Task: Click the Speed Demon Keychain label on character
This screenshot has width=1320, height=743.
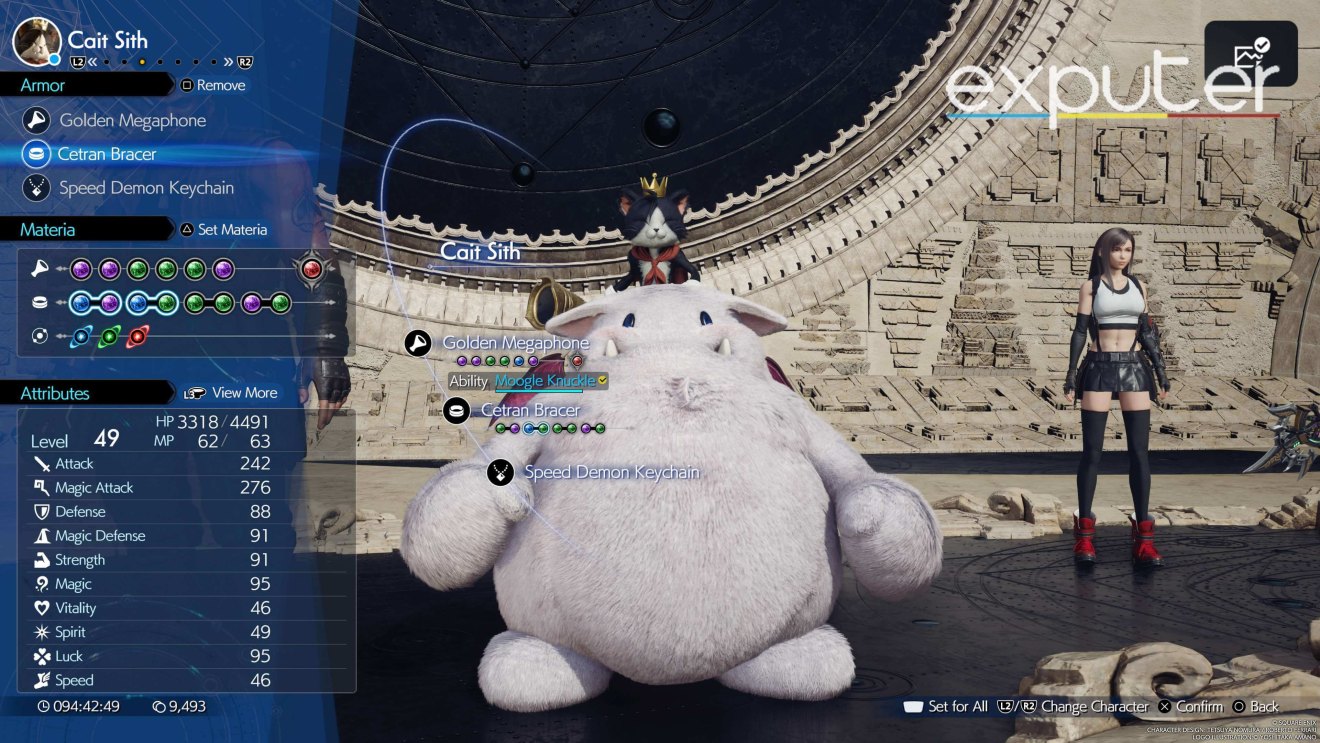Action: pyautogui.click(x=611, y=472)
